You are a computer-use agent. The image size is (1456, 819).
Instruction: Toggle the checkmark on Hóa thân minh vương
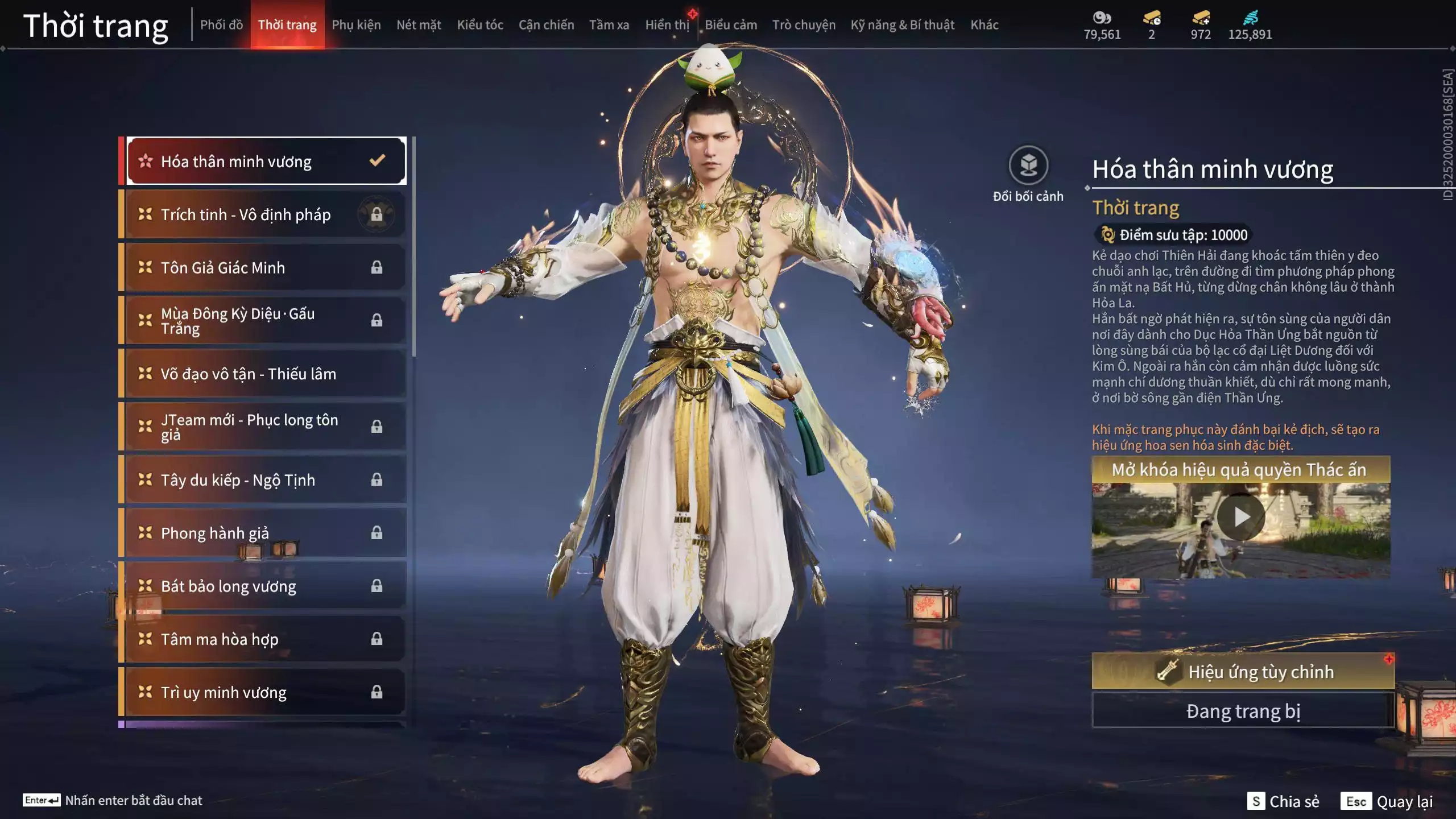click(375, 161)
